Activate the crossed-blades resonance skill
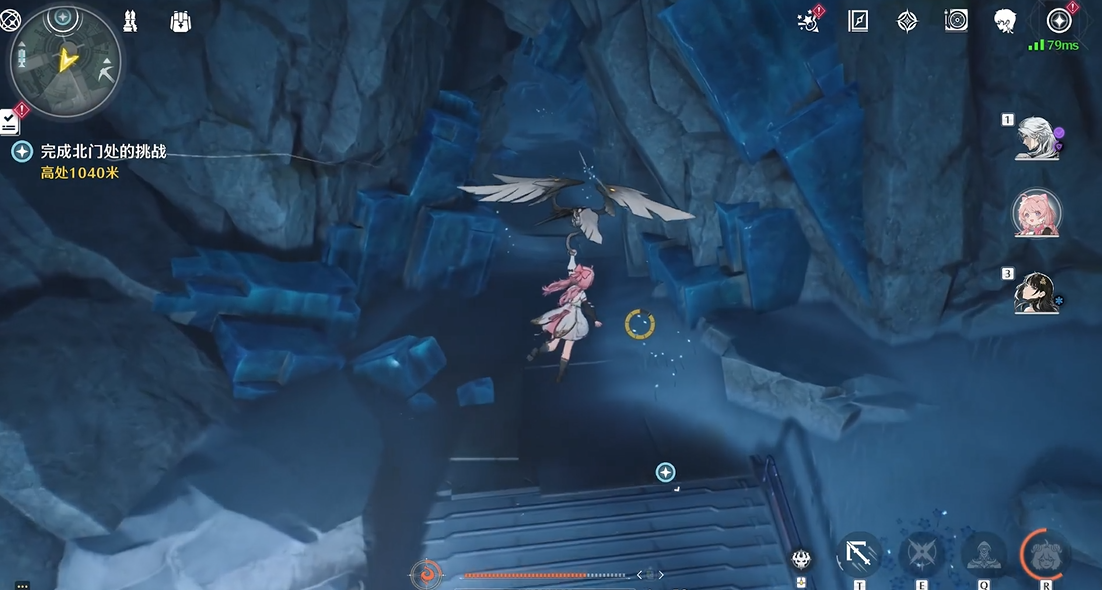1102x590 pixels. point(921,552)
